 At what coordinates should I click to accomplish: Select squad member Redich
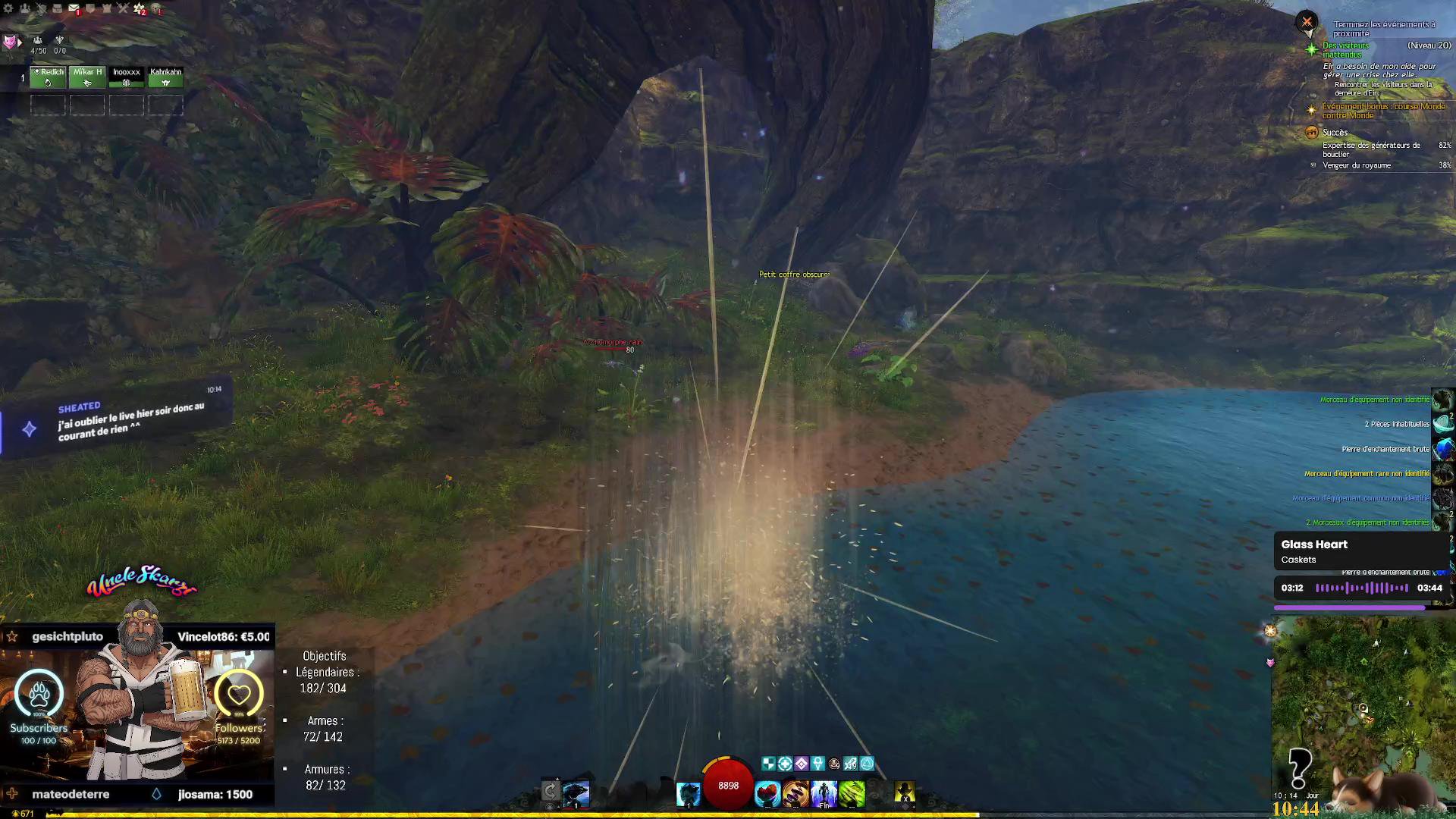(48, 77)
